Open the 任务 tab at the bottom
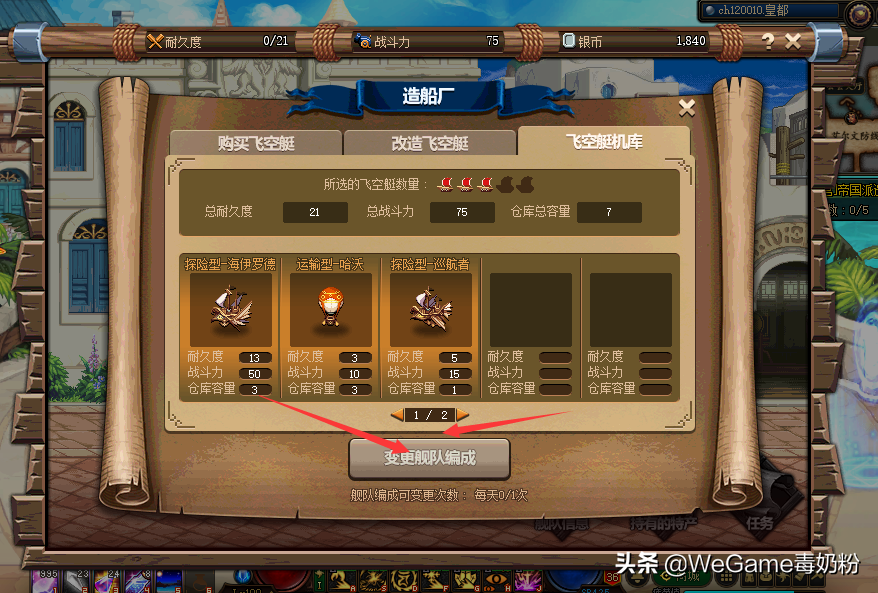Viewport: 878px width, 593px height. click(758, 522)
